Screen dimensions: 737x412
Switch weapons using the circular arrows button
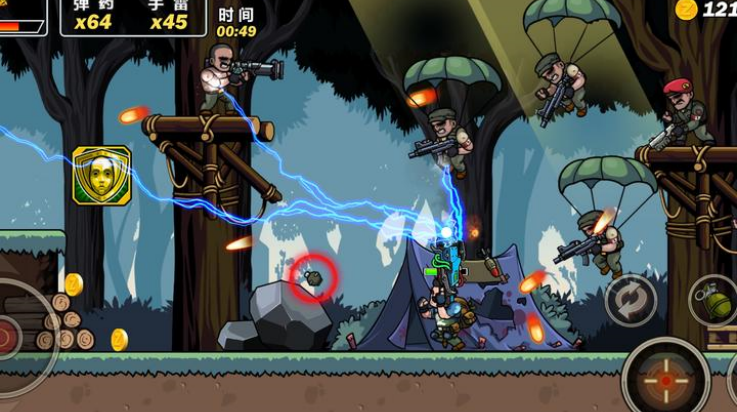[x=631, y=299]
